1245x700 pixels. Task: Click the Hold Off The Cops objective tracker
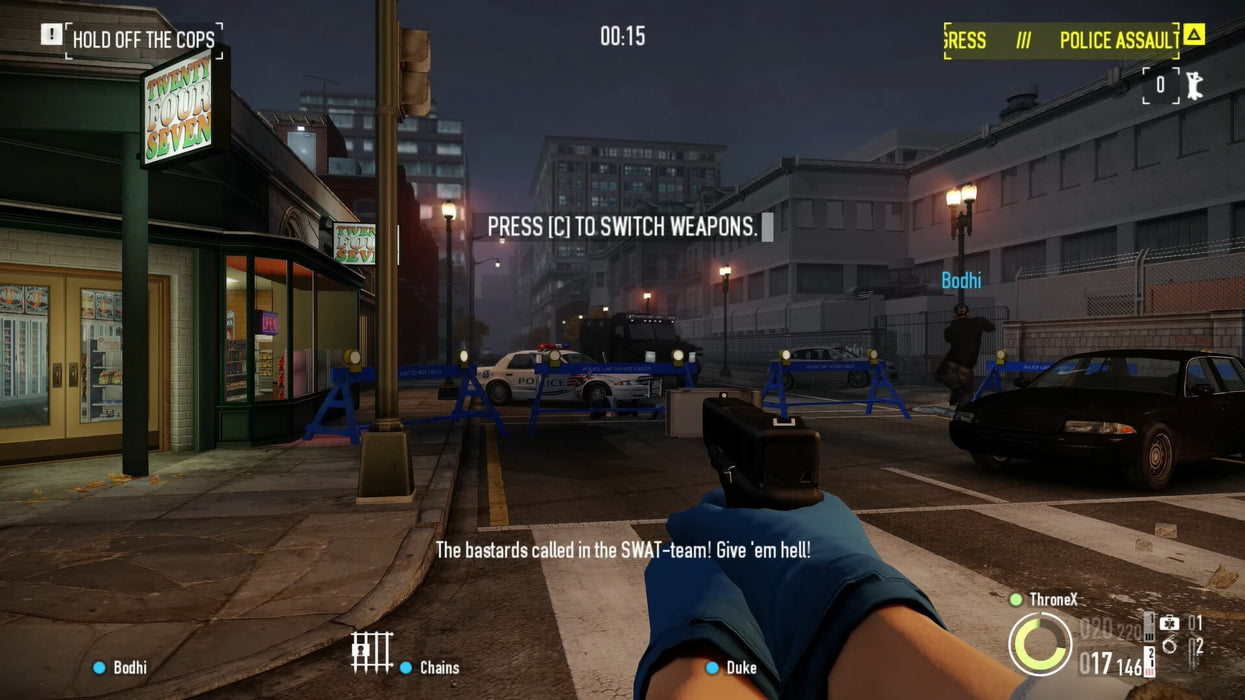144,40
